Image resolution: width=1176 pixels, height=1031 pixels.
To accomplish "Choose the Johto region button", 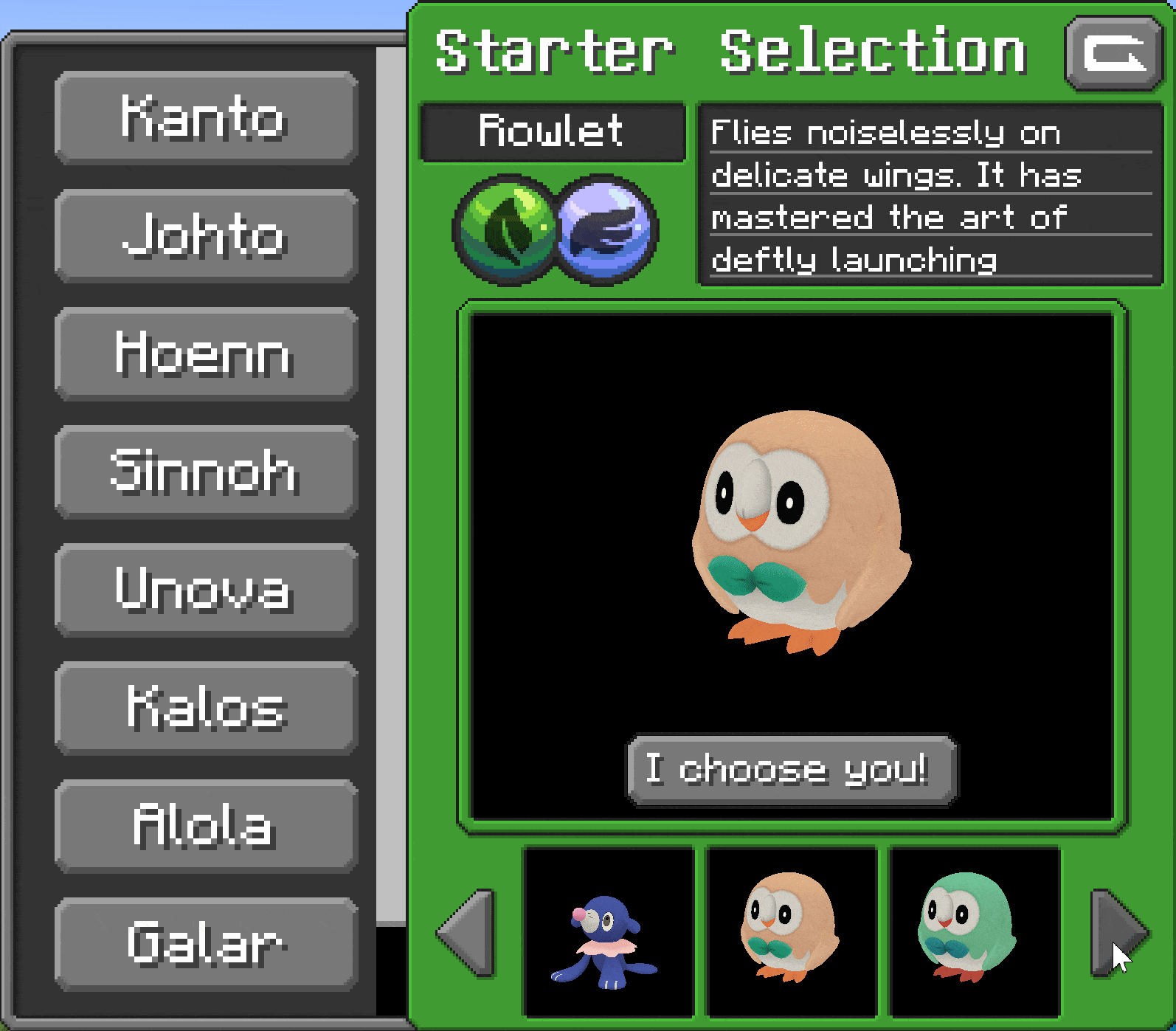I will point(206,235).
